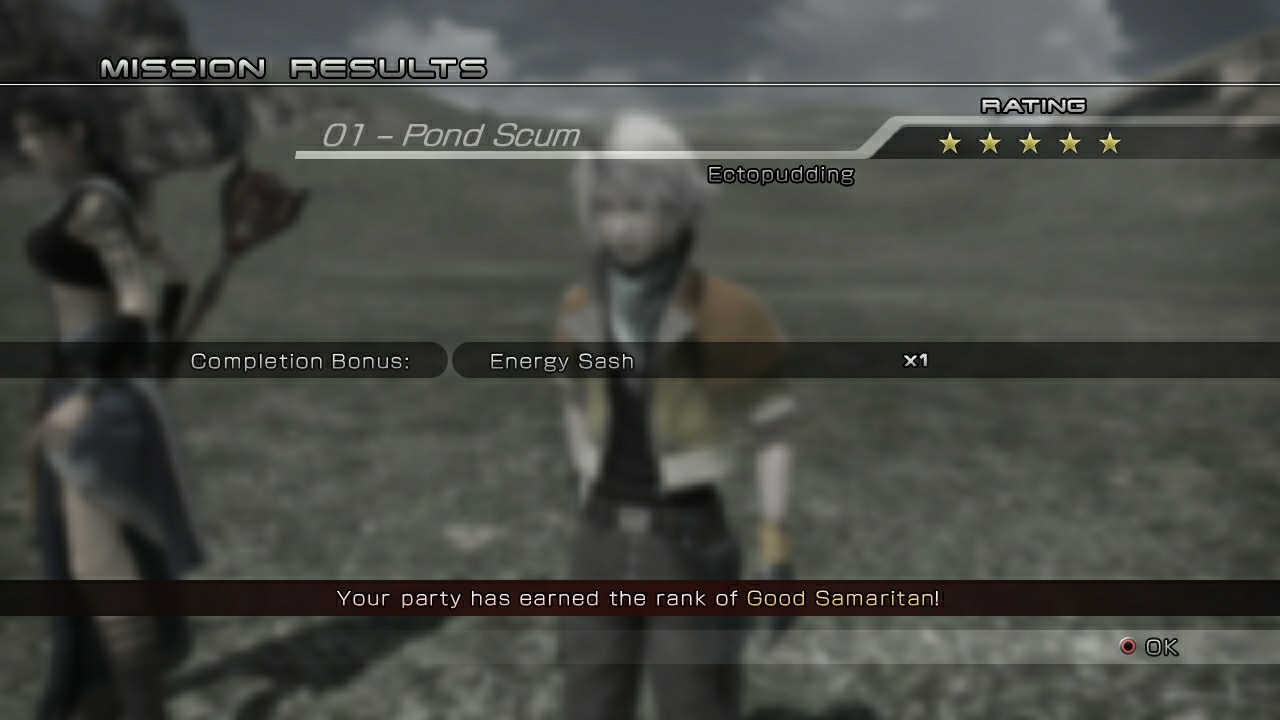Click the five-star rating bar
Image resolution: width=1280 pixels, height=720 pixels.
click(1028, 143)
